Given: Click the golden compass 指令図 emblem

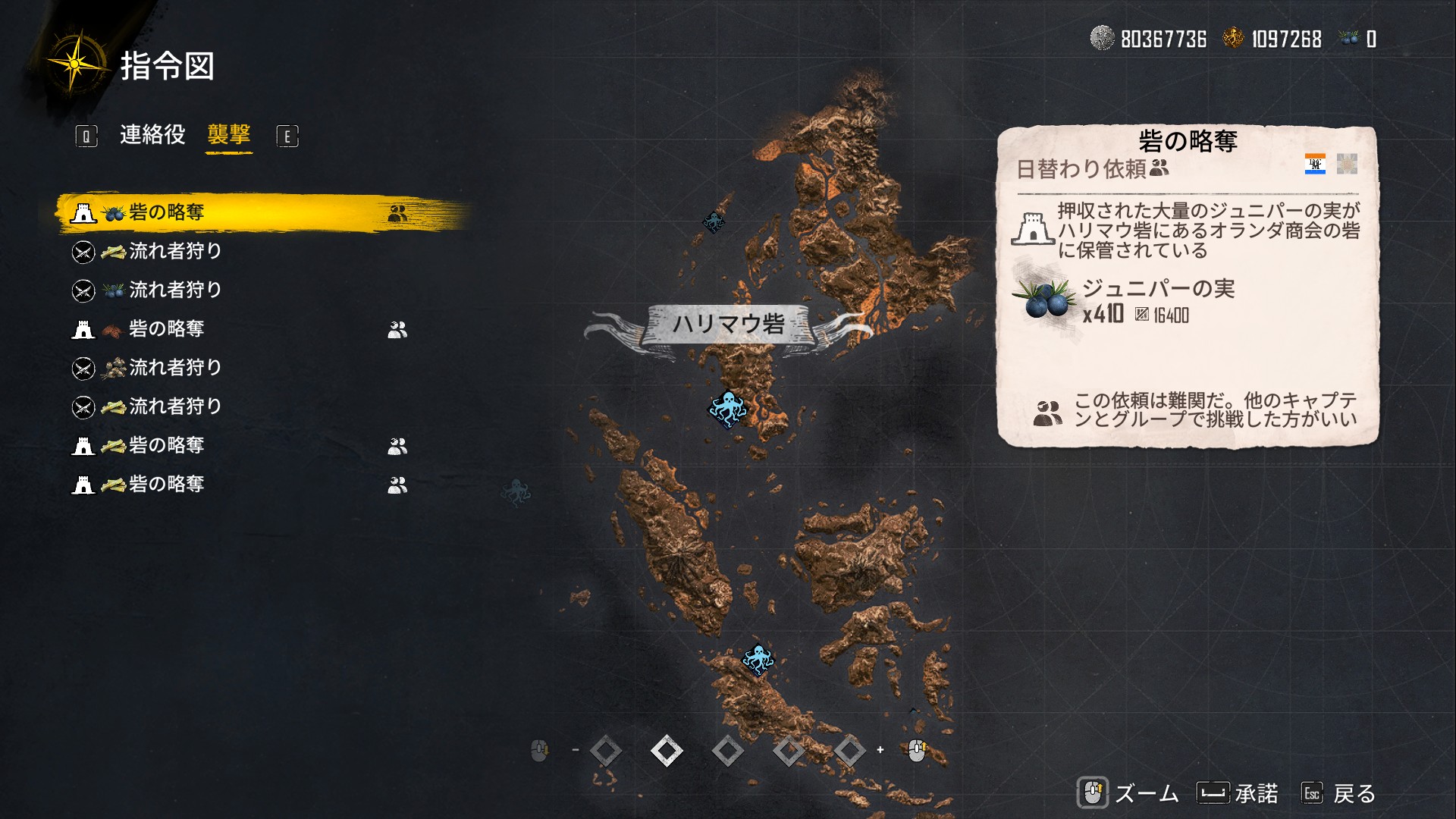Looking at the screenshot, I should pyautogui.click(x=76, y=64).
